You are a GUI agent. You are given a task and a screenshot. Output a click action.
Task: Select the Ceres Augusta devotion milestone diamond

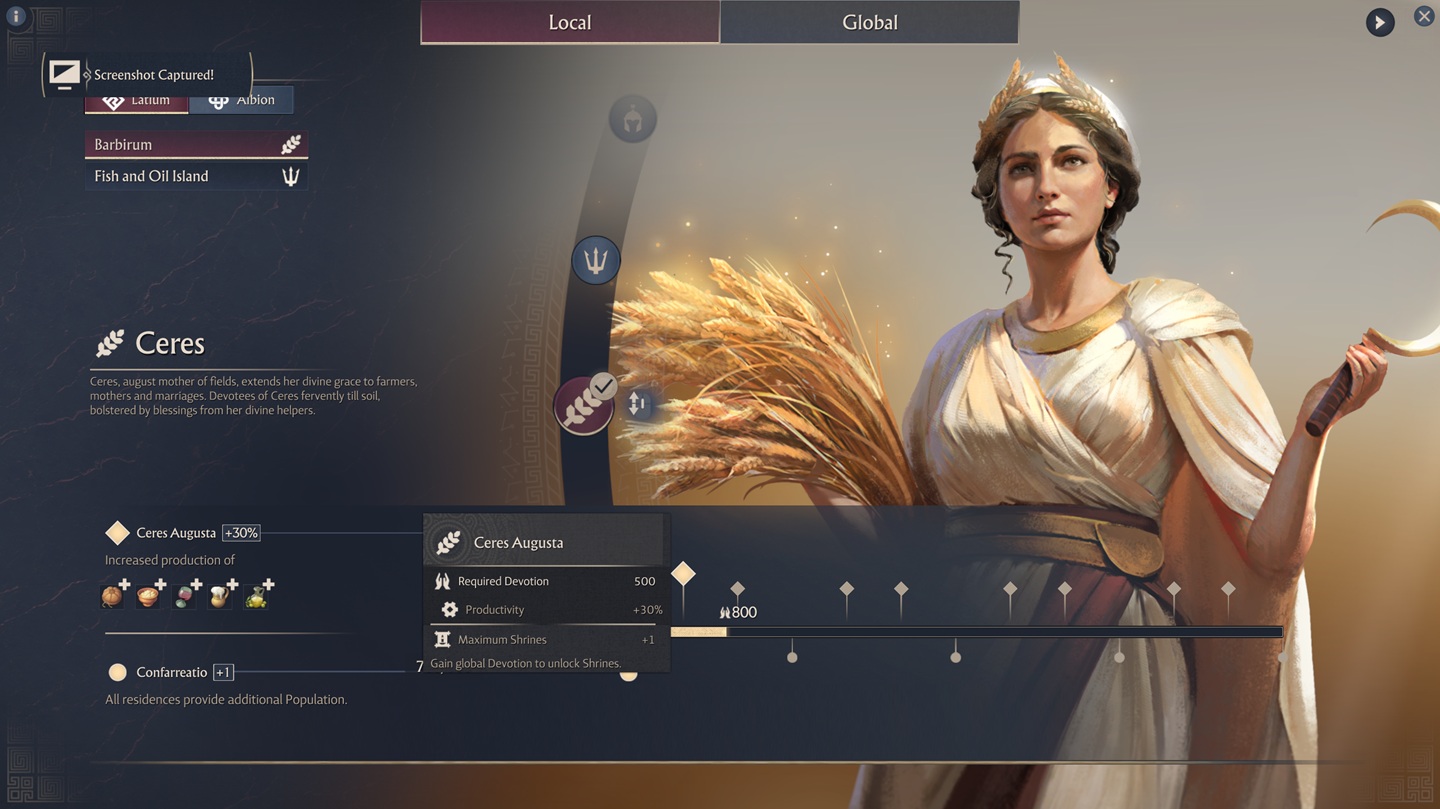click(x=683, y=574)
